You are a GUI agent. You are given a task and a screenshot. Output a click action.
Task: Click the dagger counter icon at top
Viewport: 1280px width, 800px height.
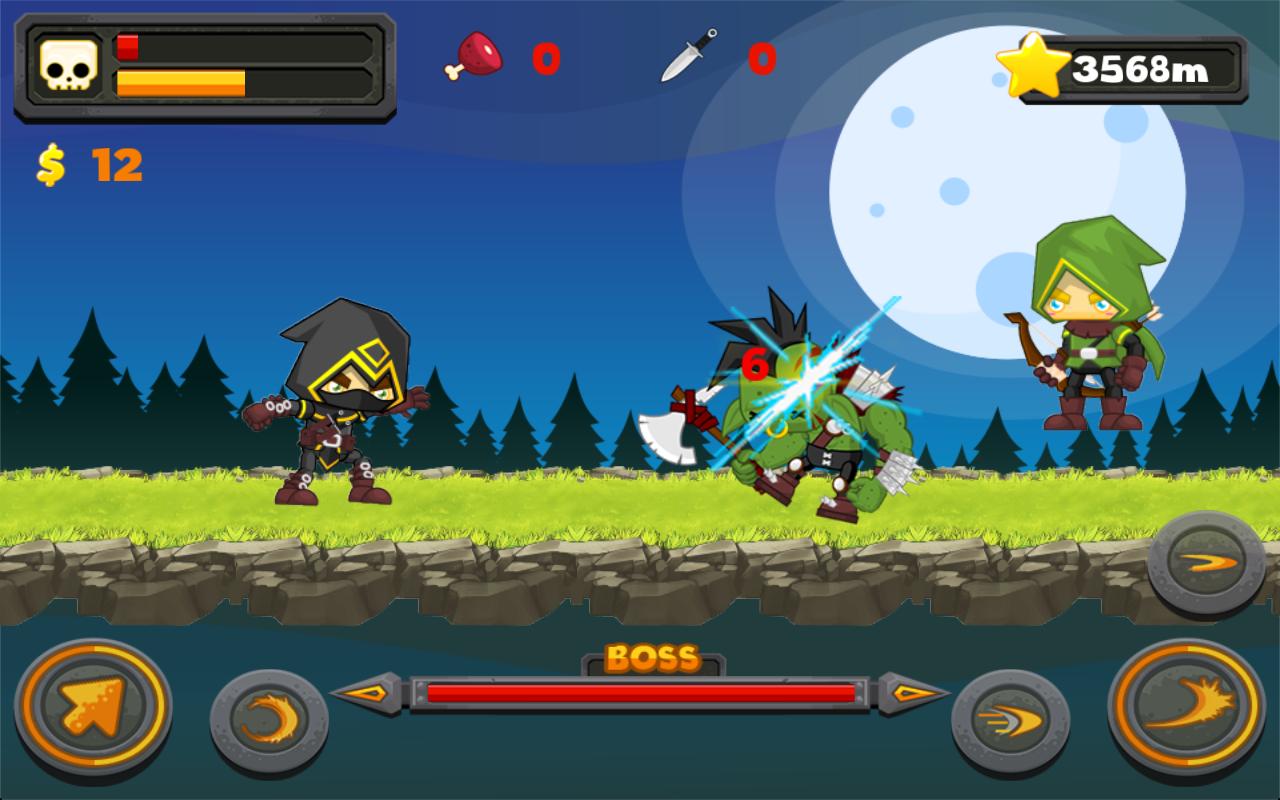point(686,57)
